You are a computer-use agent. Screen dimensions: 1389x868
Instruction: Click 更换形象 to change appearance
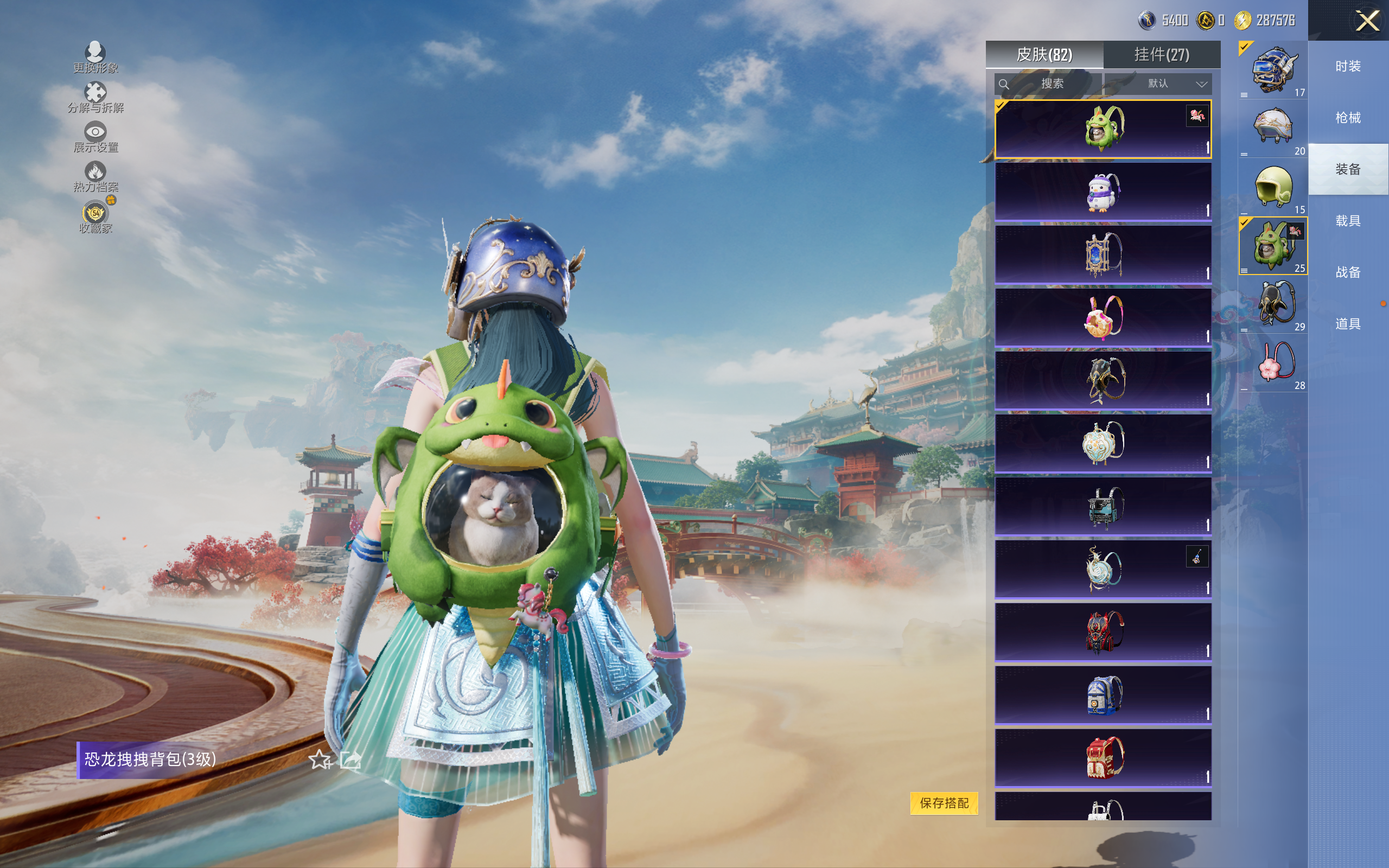[x=95, y=58]
